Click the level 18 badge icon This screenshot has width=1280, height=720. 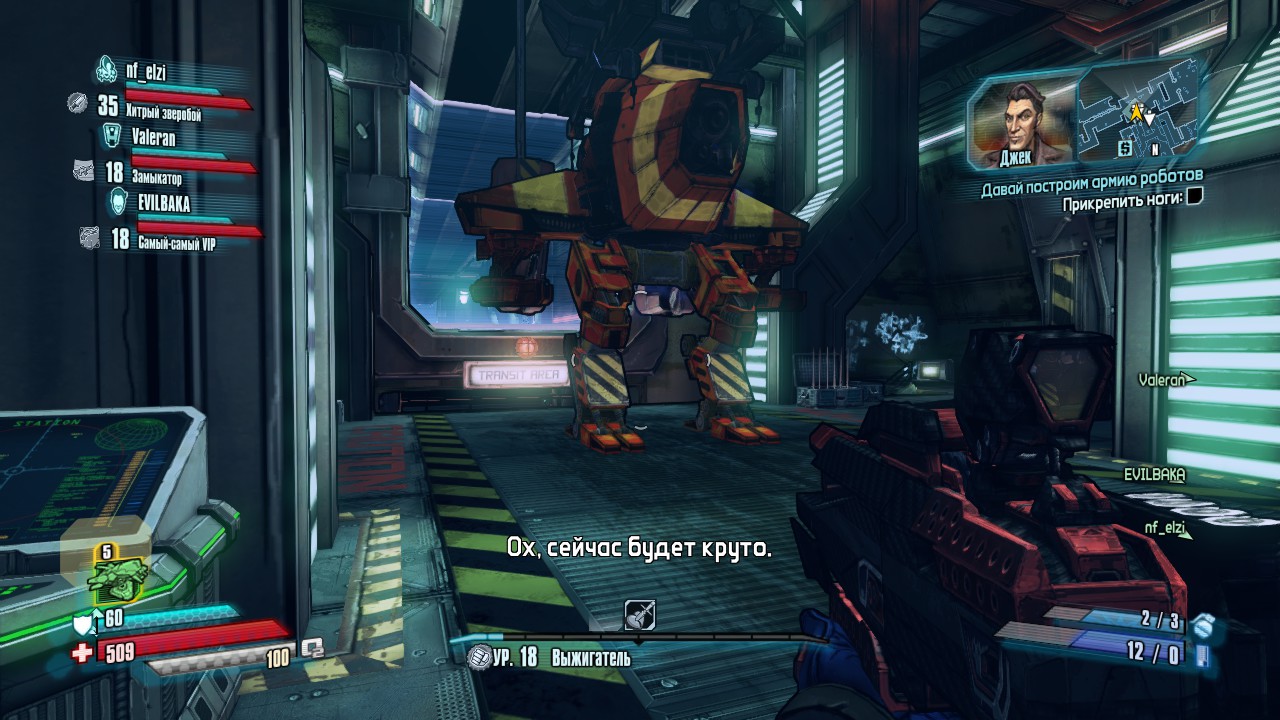point(478,657)
